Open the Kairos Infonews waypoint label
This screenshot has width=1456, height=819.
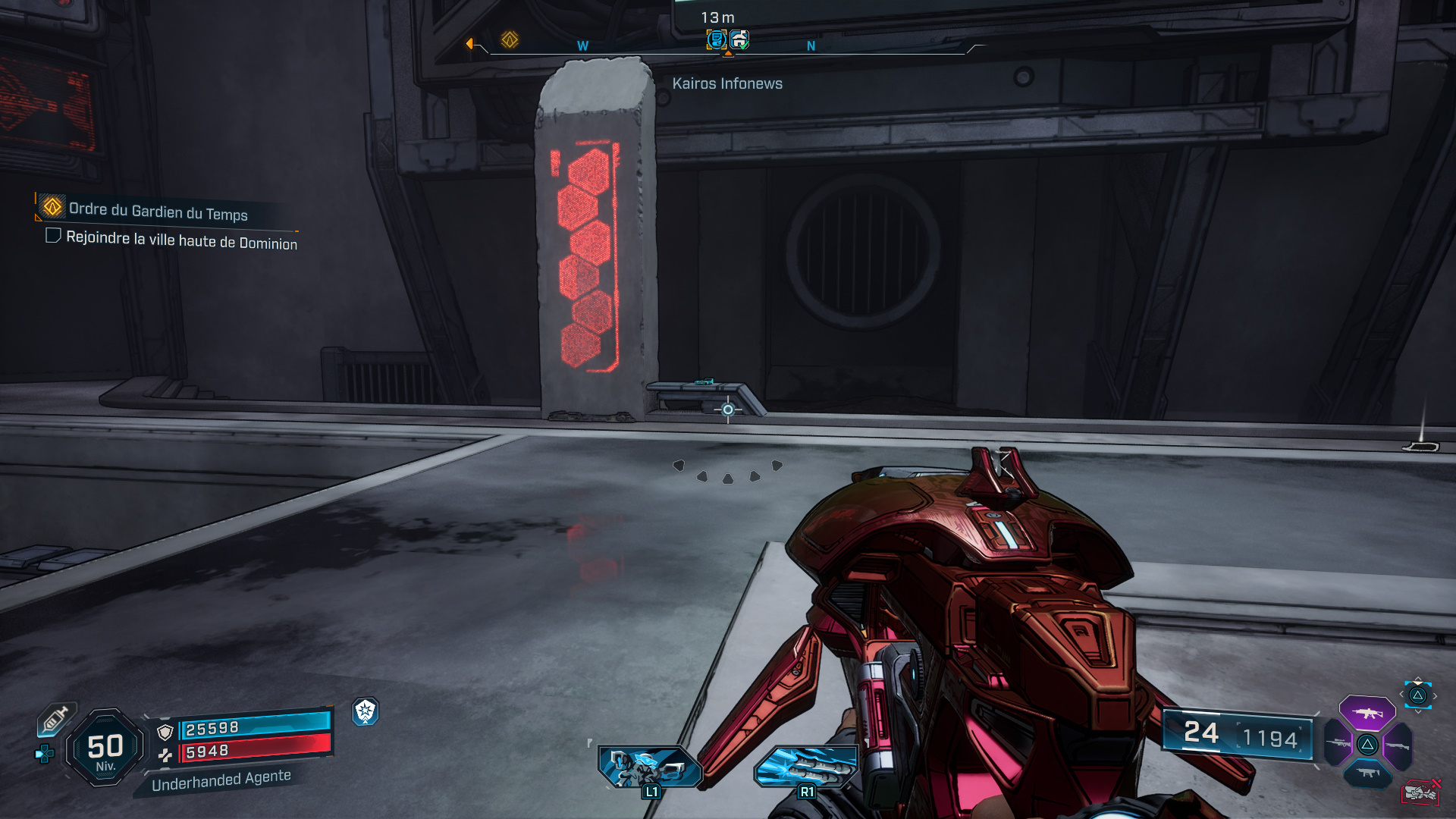727,83
